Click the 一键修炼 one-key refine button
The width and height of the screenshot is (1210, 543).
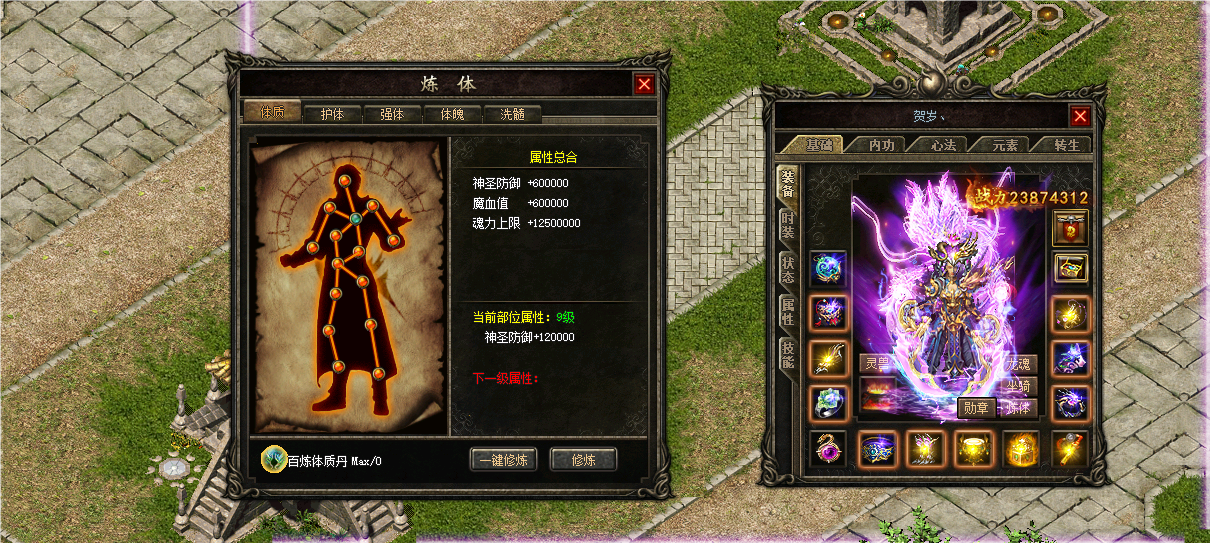504,460
